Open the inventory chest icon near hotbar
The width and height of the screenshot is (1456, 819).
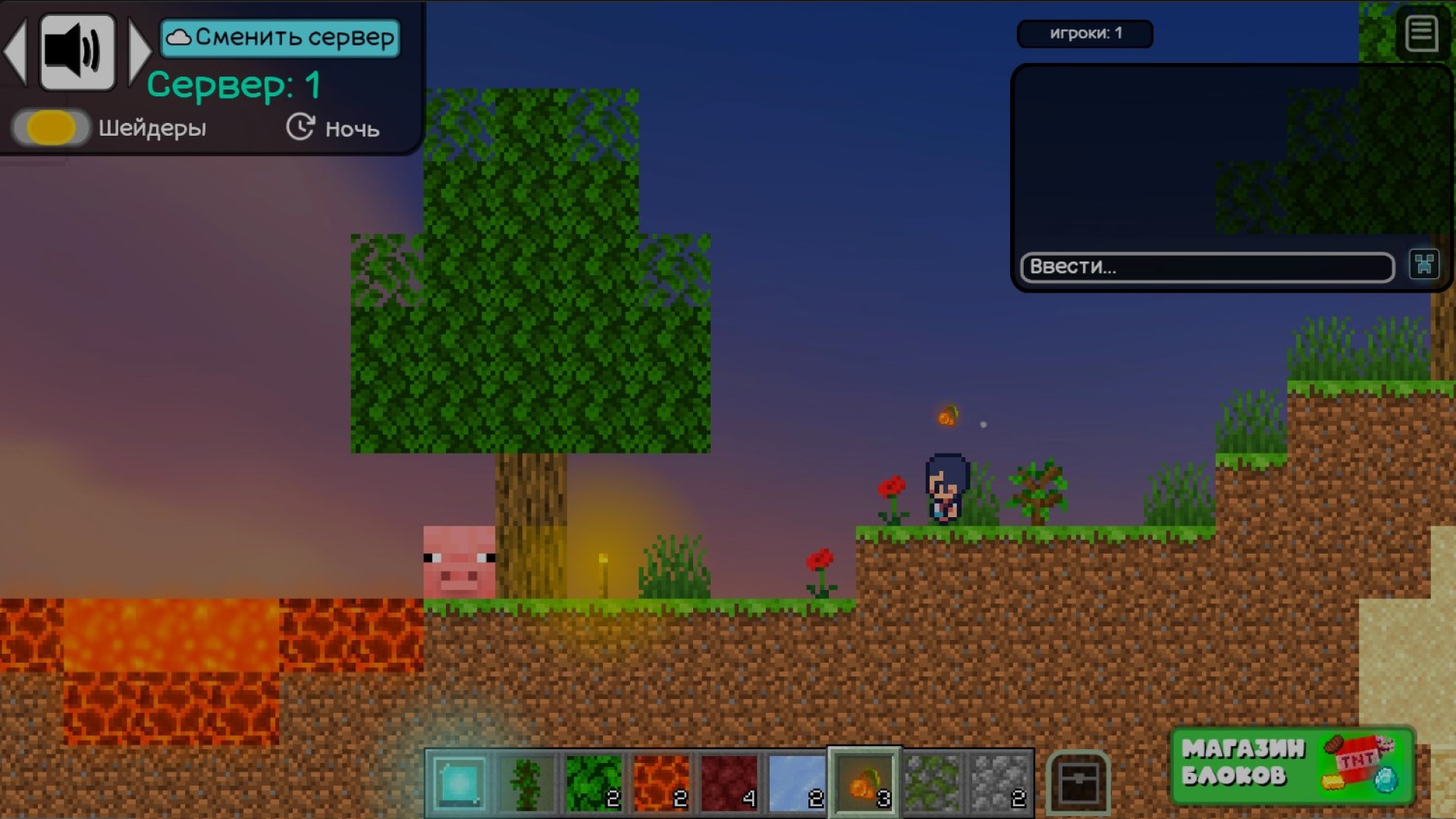pos(1081,783)
